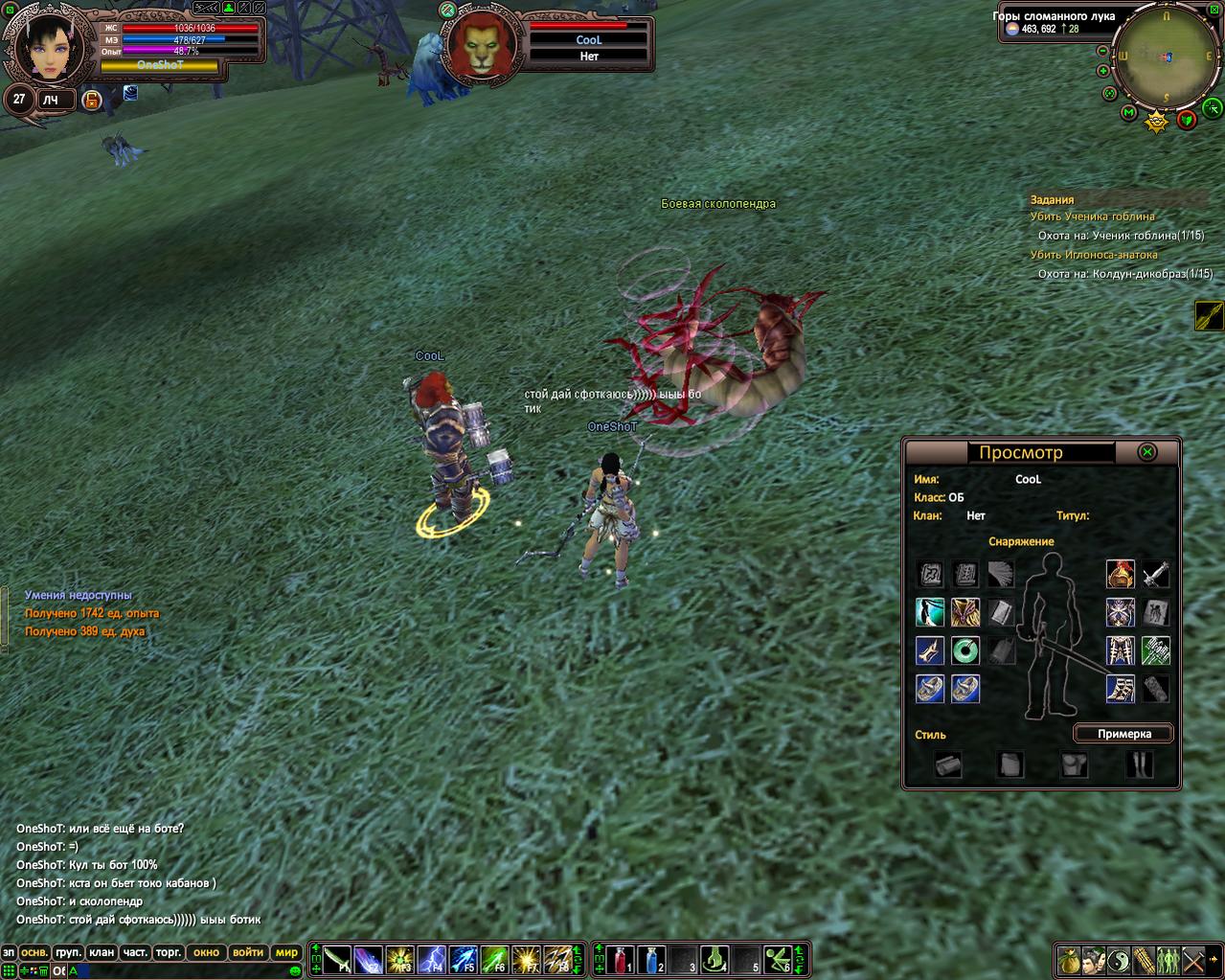Viewport: 1225px width, 980px height.
Task: Select the мир chat channel tab
Action: [x=286, y=952]
